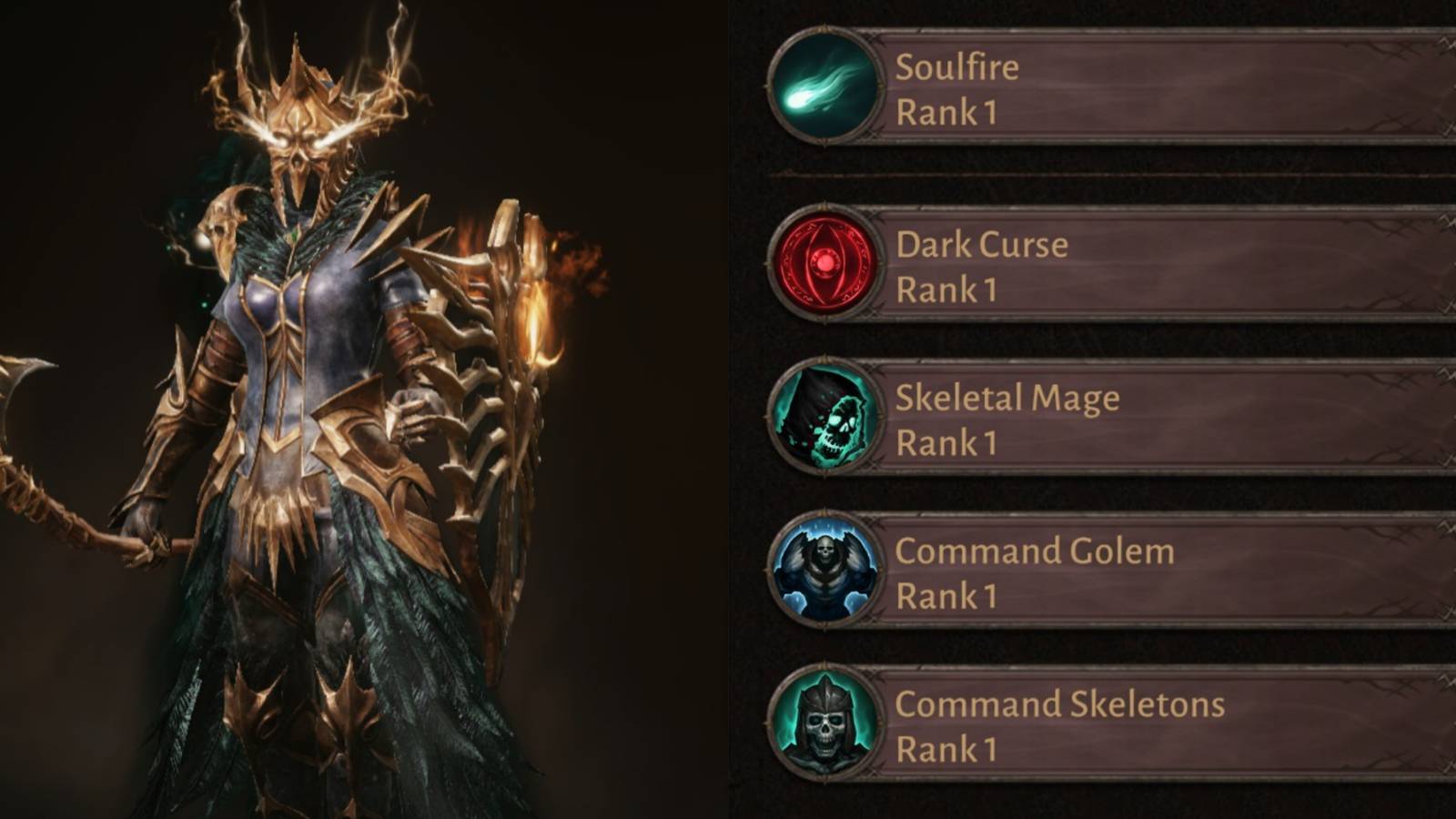Click the thin divider below Soulfire
Viewport: 1456px width, 819px height.
point(1092,171)
